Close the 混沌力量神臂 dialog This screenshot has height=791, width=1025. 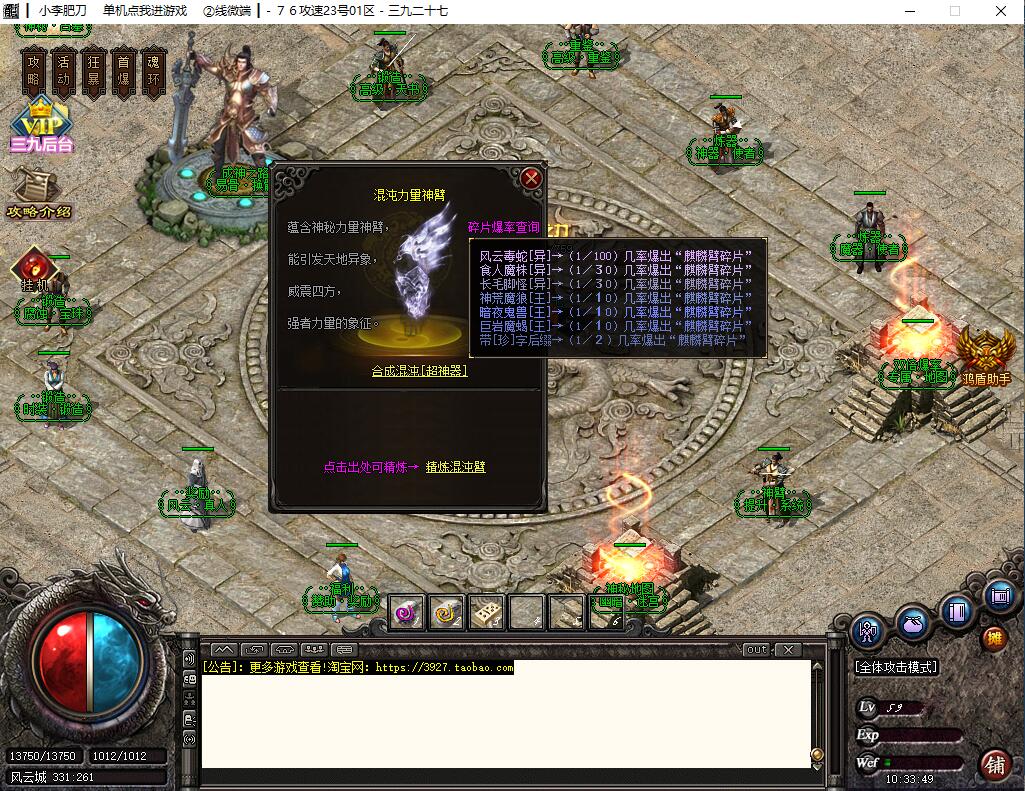click(531, 179)
